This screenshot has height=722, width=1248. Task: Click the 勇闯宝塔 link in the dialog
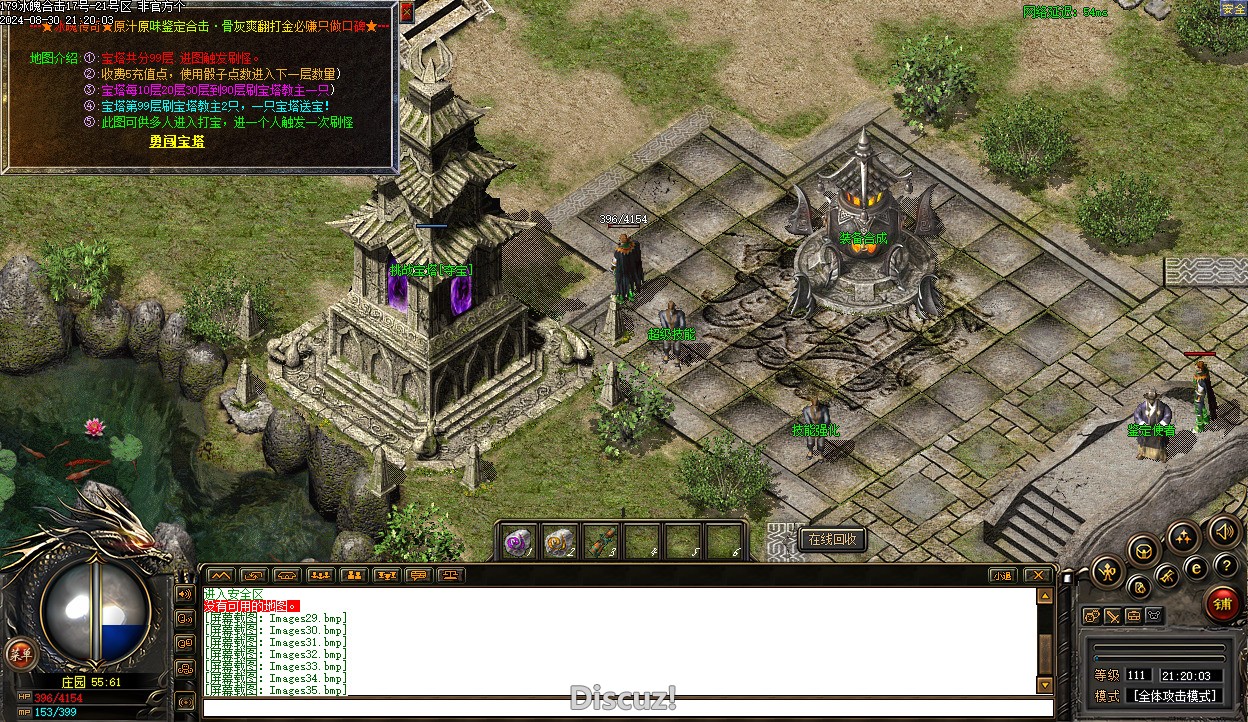point(177,142)
